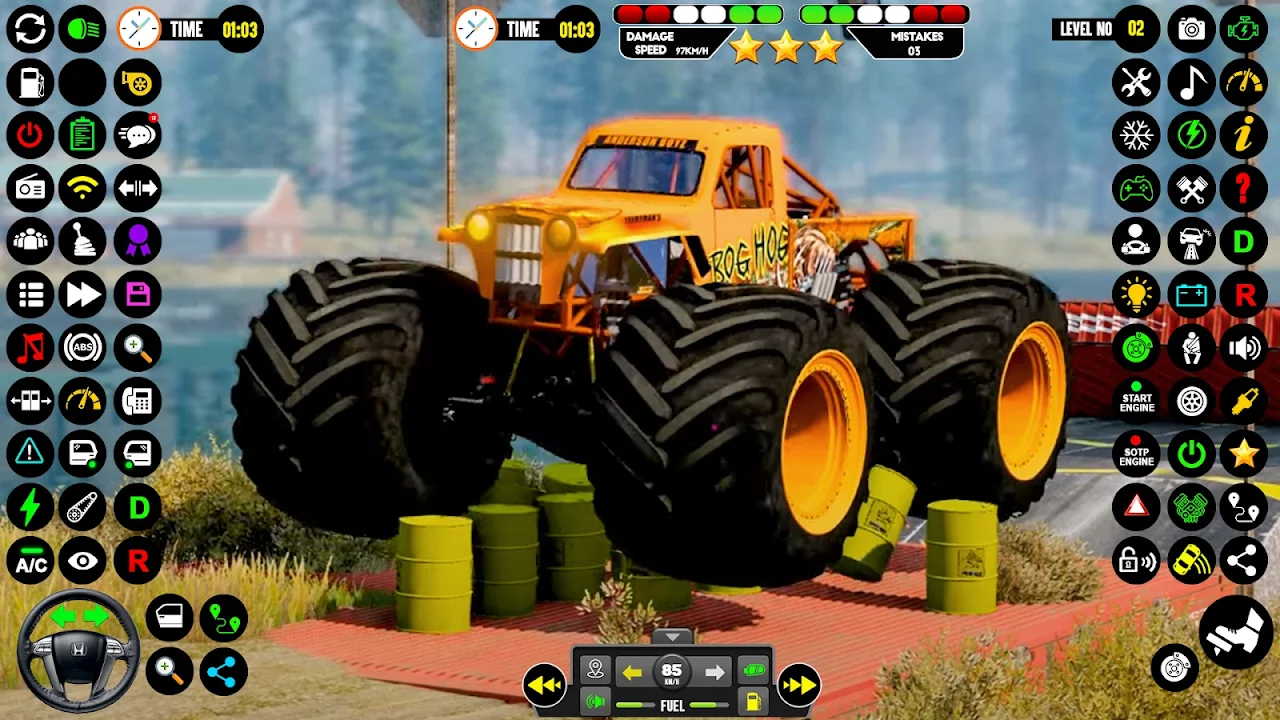Click the yellow star button
This screenshot has height=720, width=1280.
pos(1243,454)
